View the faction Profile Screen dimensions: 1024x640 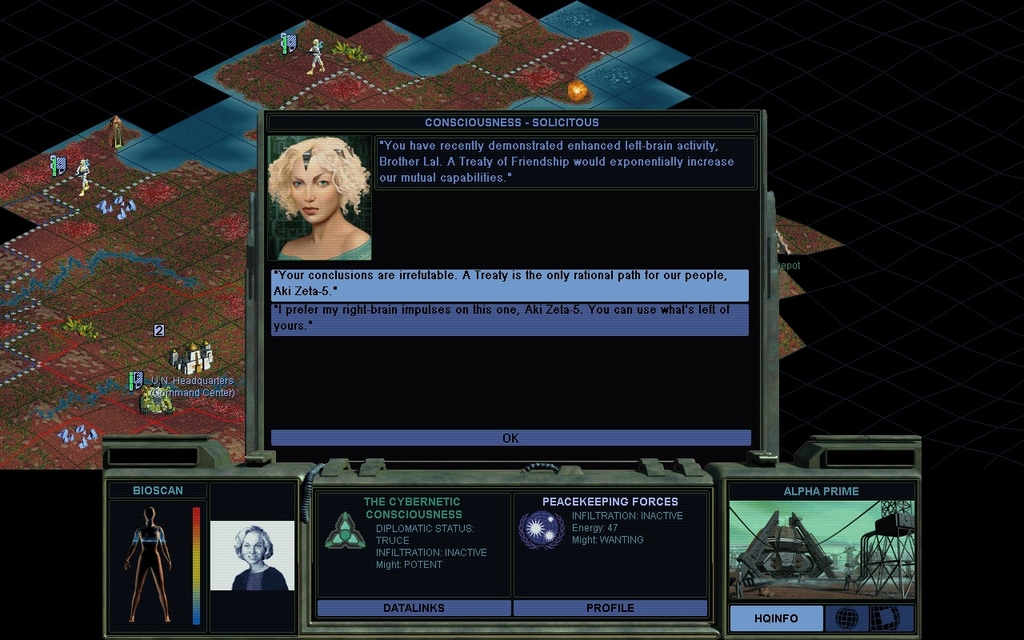pos(610,608)
